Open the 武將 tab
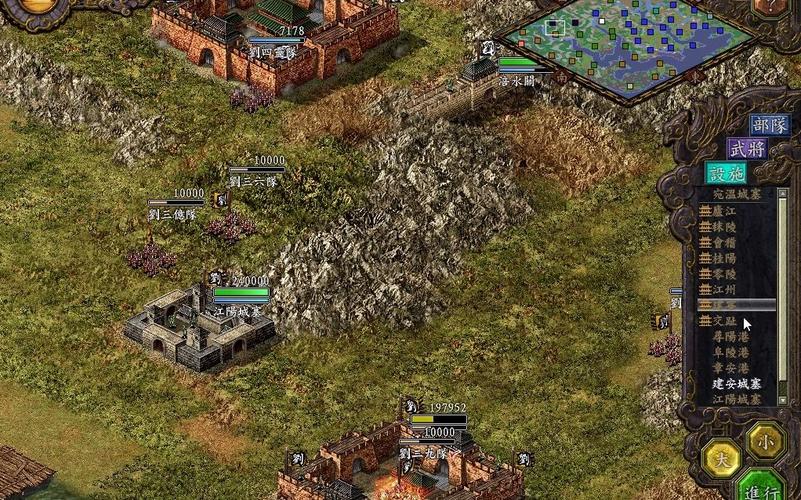Image resolution: width=801 pixels, height=500 pixels. tap(747, 148)
